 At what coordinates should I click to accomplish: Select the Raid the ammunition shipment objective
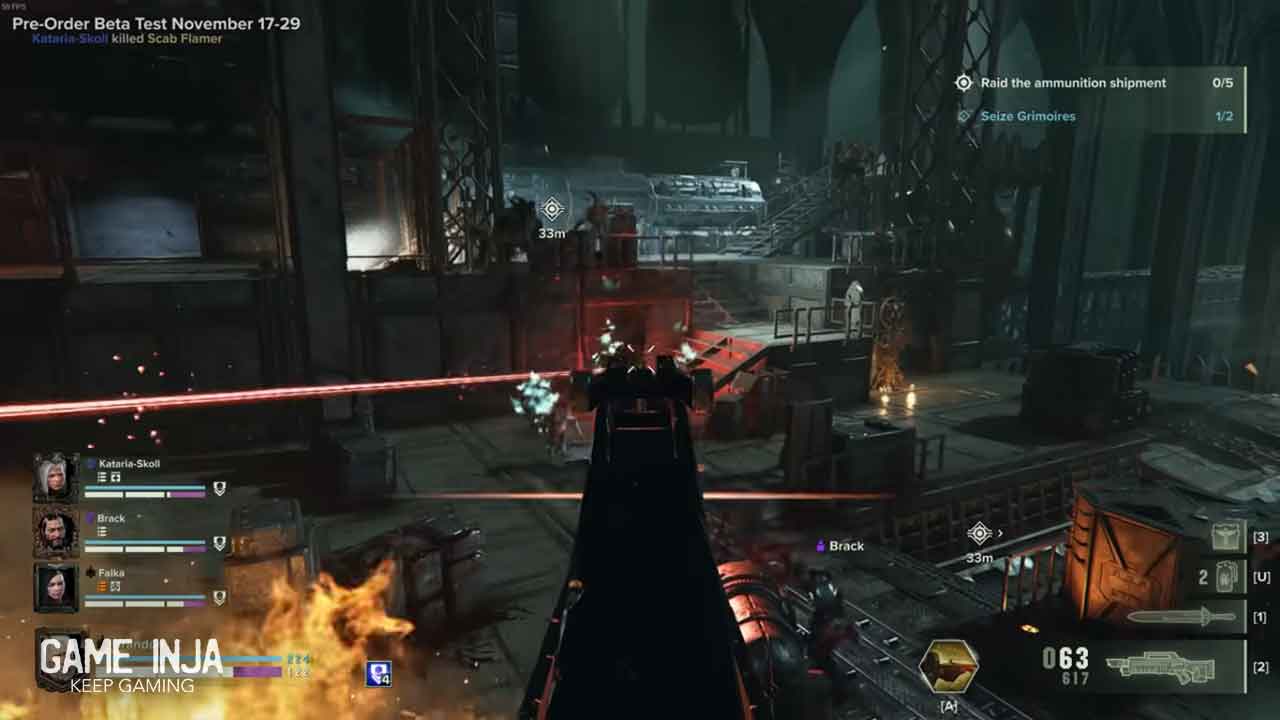point(1072,83)
